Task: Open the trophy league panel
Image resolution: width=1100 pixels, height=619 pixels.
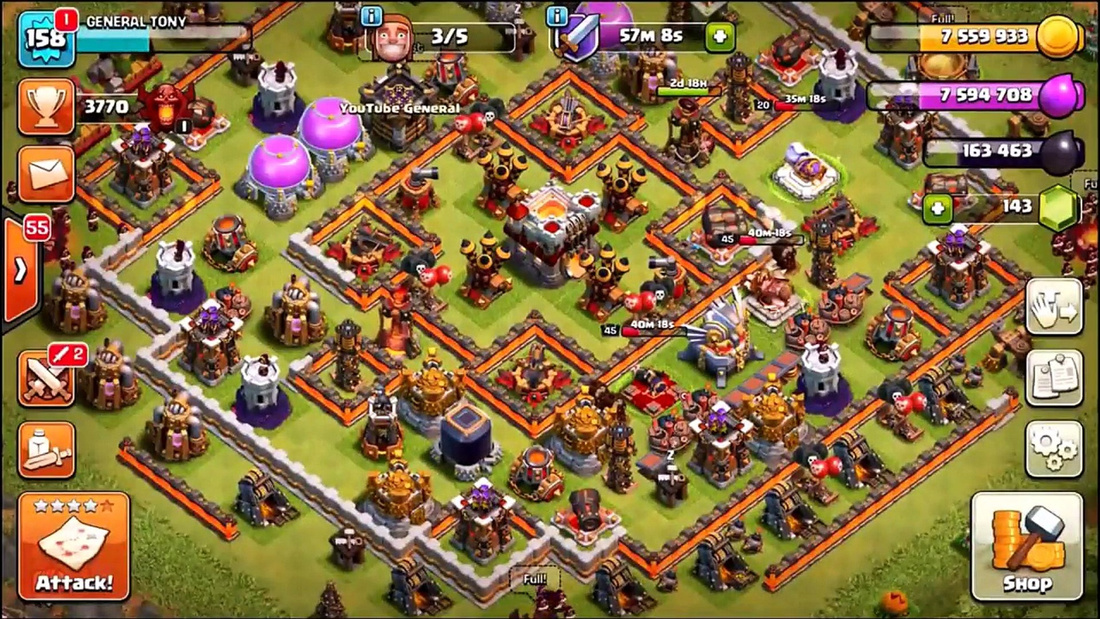Action: 46,108
